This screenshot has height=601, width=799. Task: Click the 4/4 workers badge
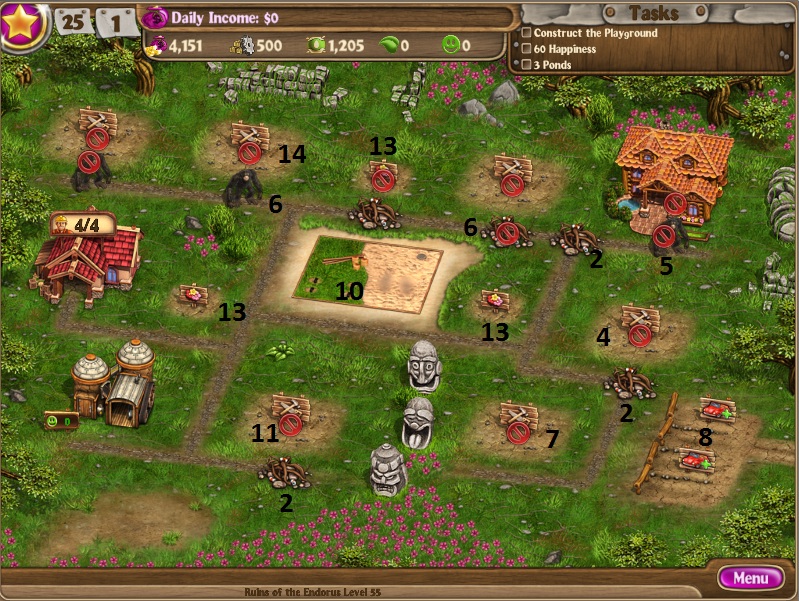(x=83, y=224)
